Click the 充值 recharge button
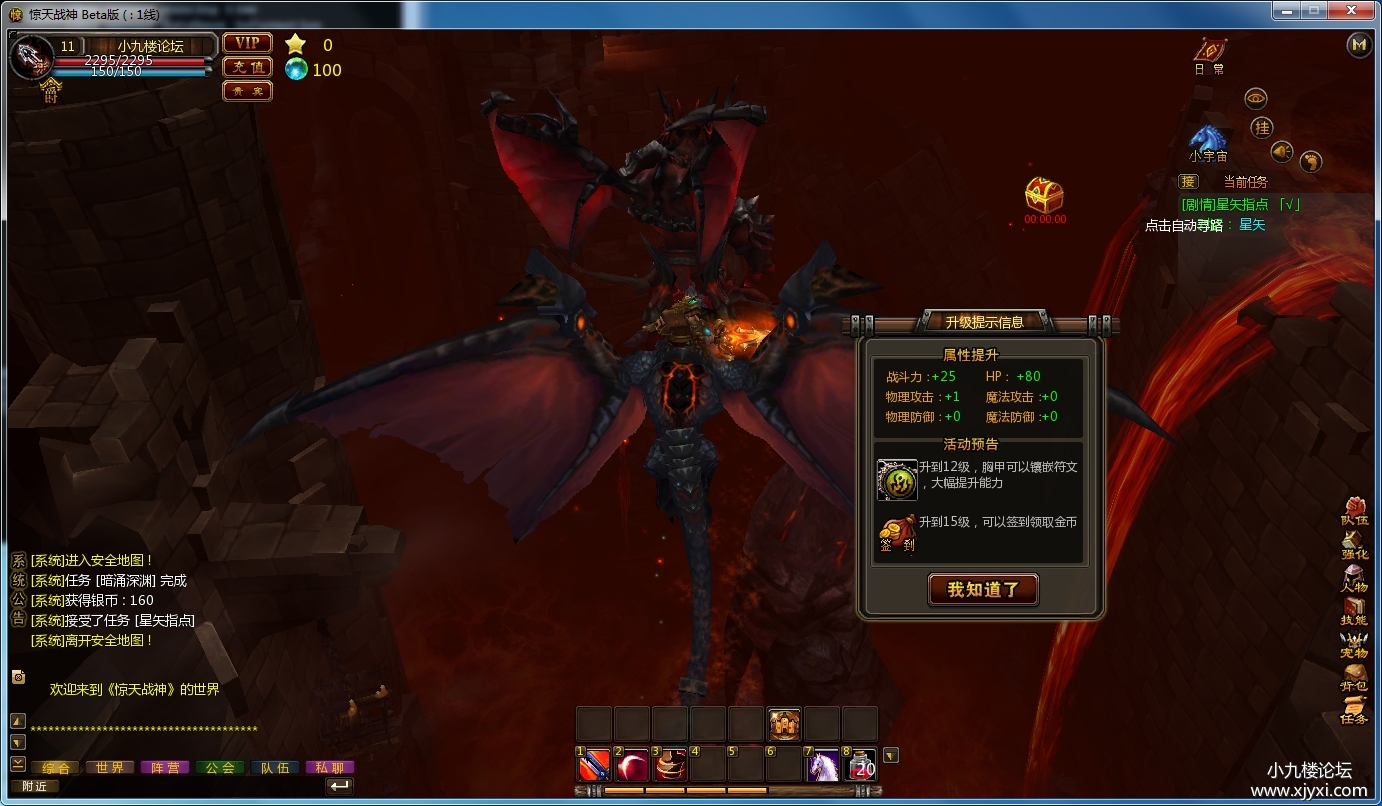 pyautogui.click(x=247, y=67)
